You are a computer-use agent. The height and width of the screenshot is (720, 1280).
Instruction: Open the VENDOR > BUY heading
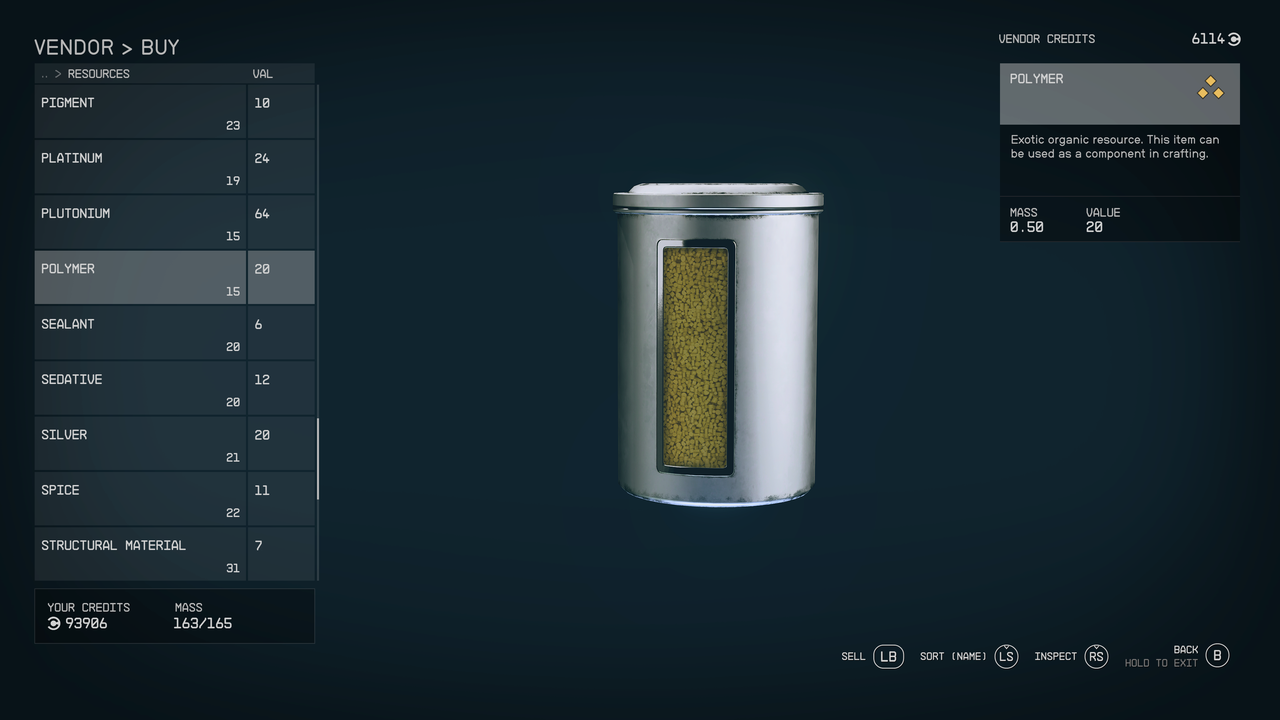click(107, 47)
